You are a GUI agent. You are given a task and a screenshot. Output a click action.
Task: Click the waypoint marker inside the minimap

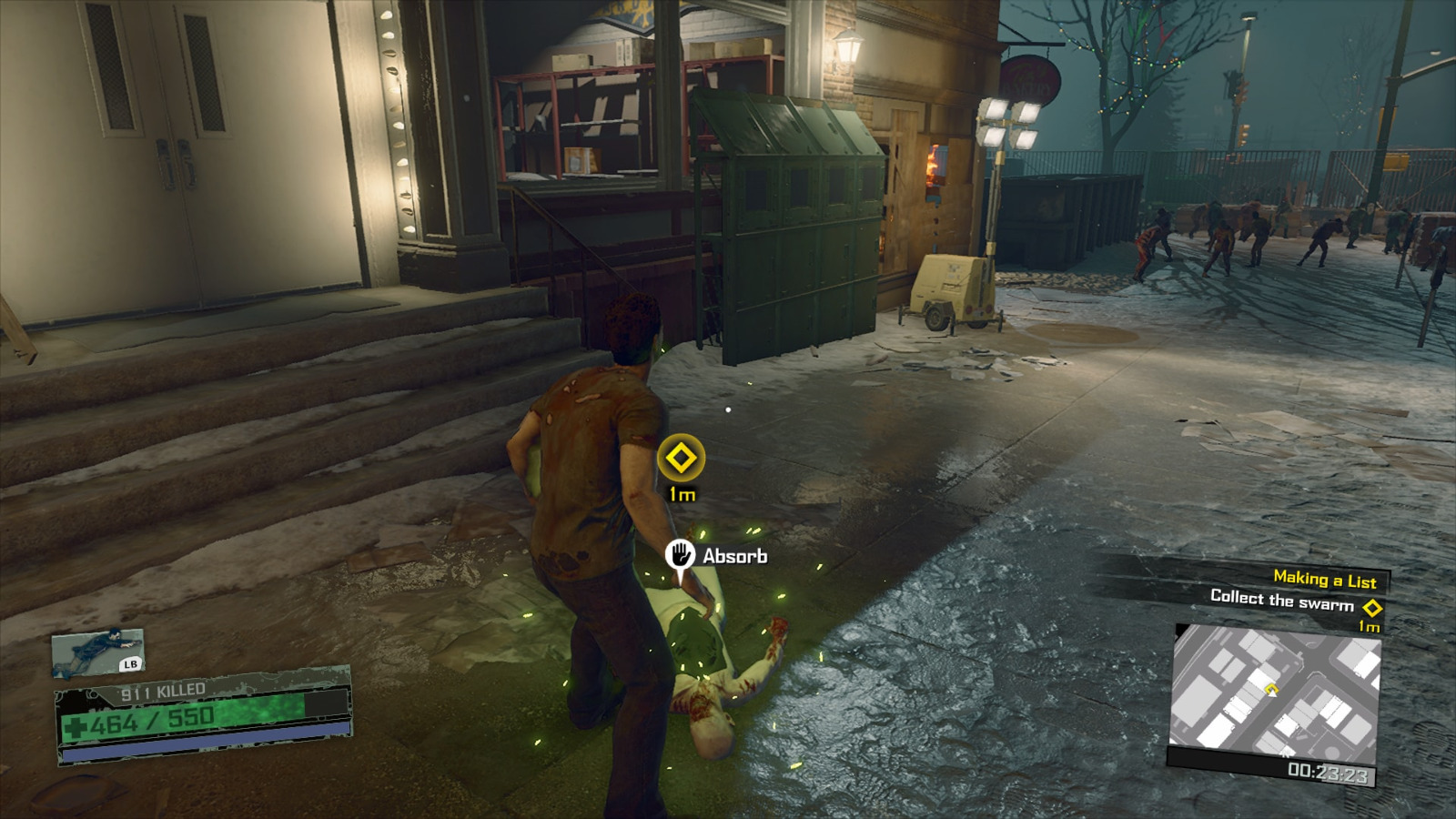1270,688
